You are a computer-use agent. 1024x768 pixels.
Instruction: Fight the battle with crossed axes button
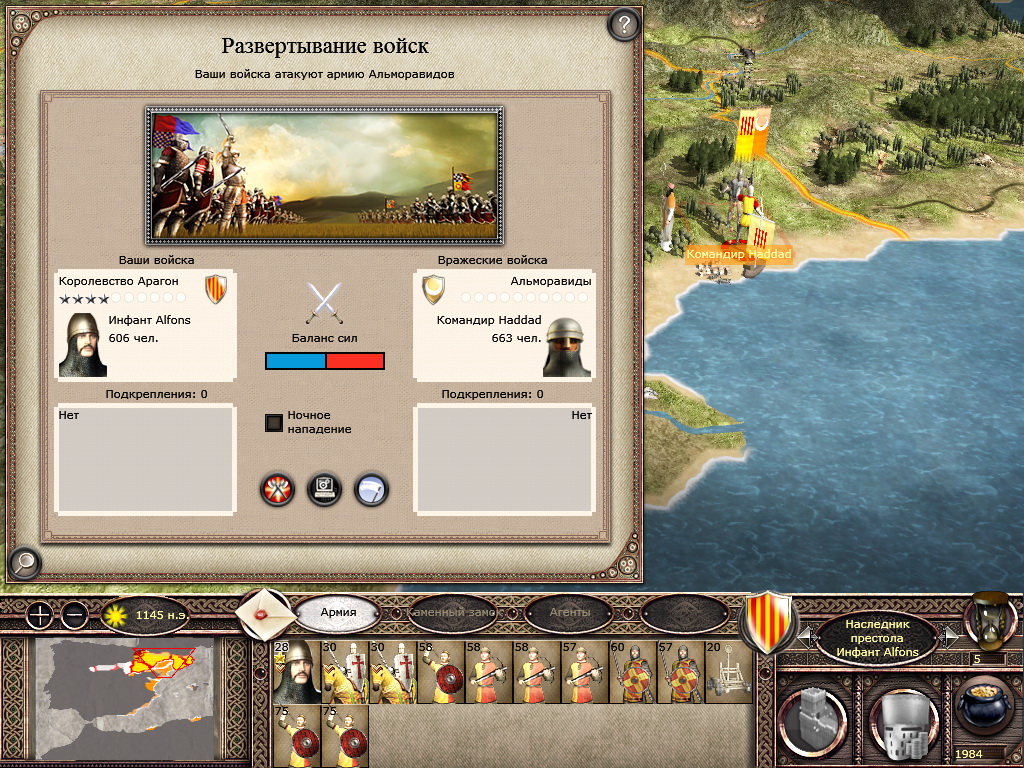[x=277, y=489]
